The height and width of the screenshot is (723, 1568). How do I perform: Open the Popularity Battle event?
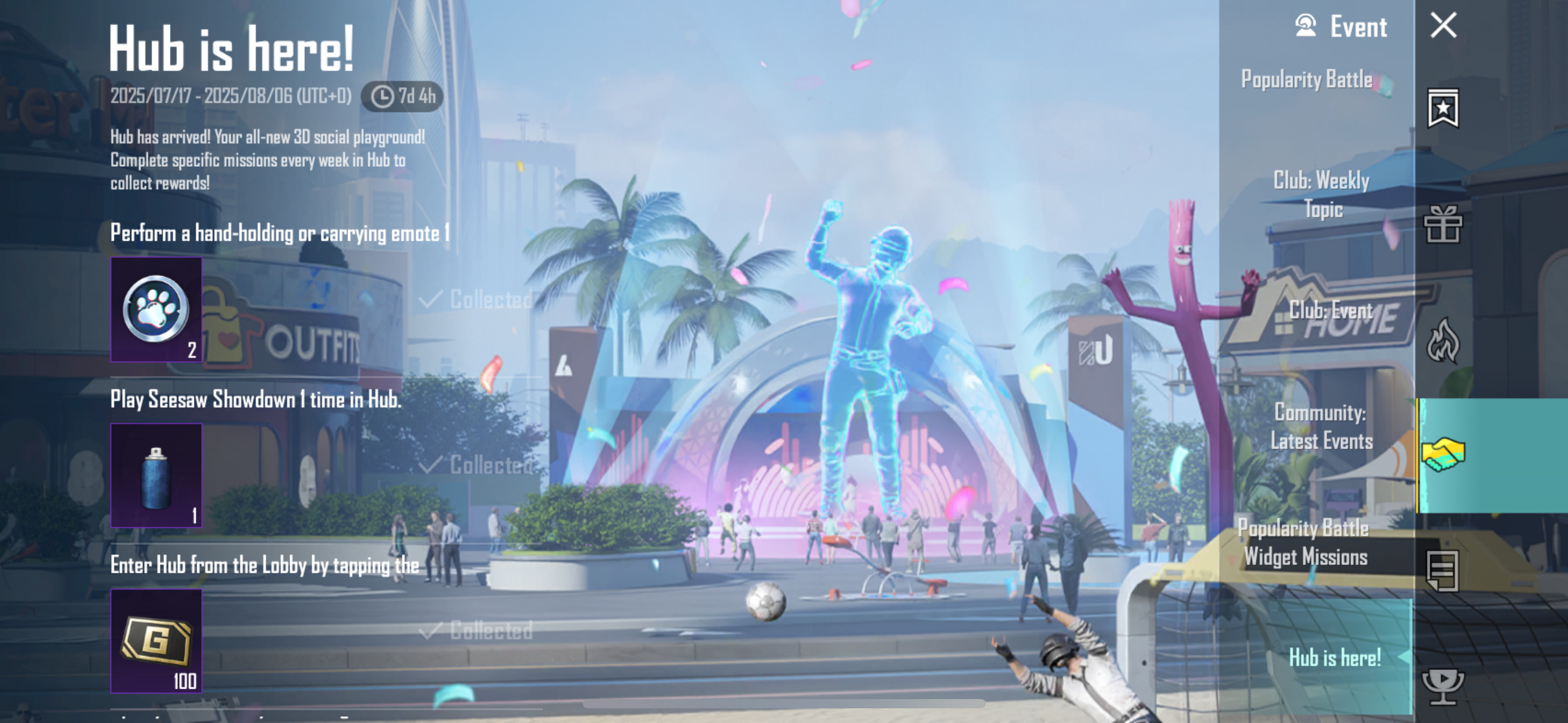(x=1307, y=80)
